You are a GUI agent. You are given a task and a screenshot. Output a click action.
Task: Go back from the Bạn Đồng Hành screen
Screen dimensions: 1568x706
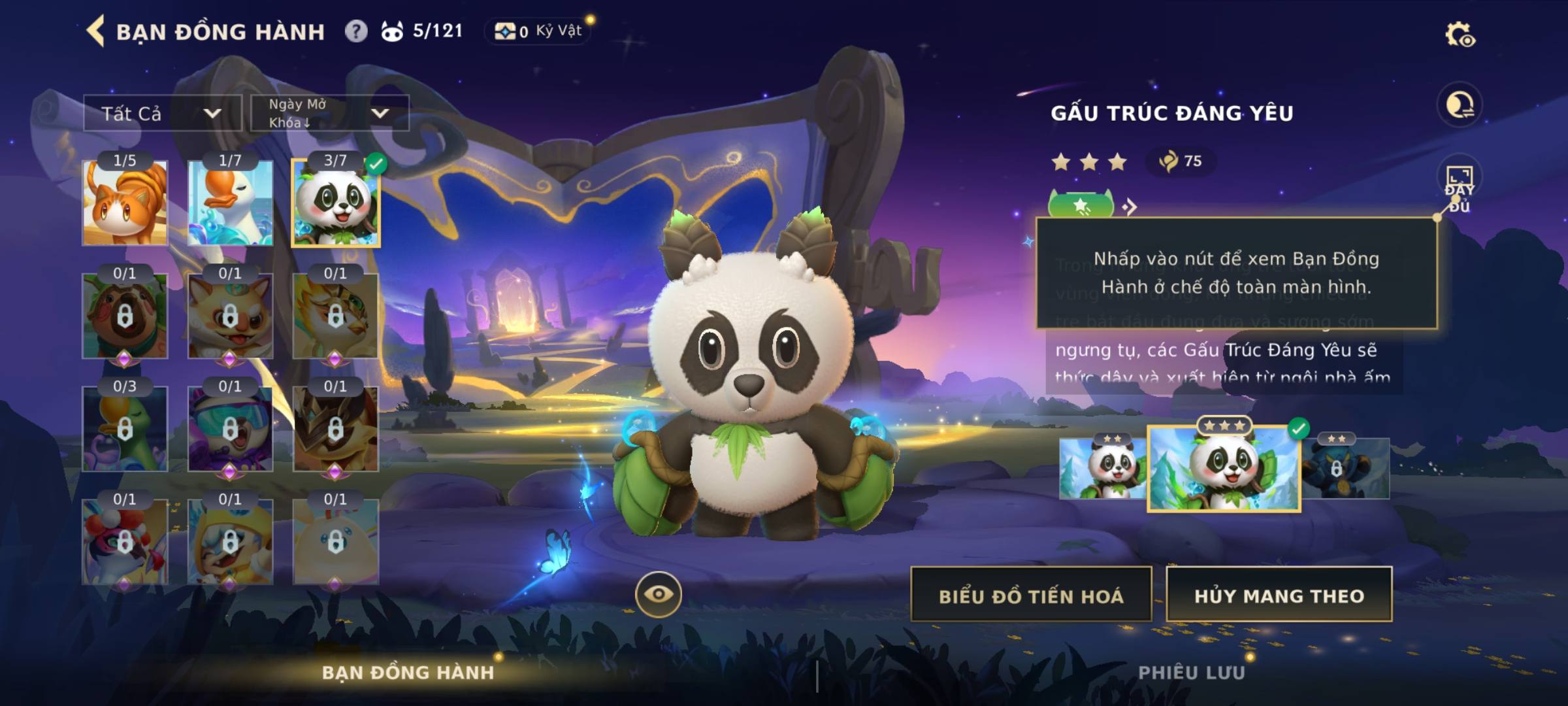pos(96,31)
